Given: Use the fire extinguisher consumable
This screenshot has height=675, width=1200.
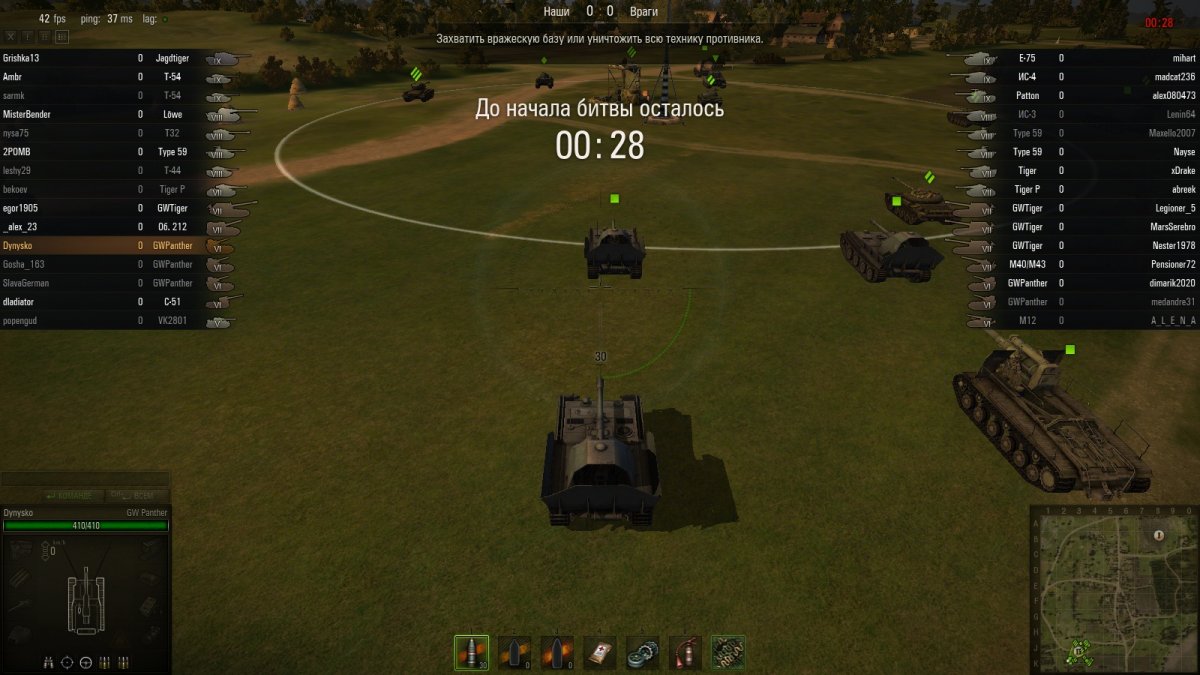Looking at the screenshot, I should click(685, 652).
